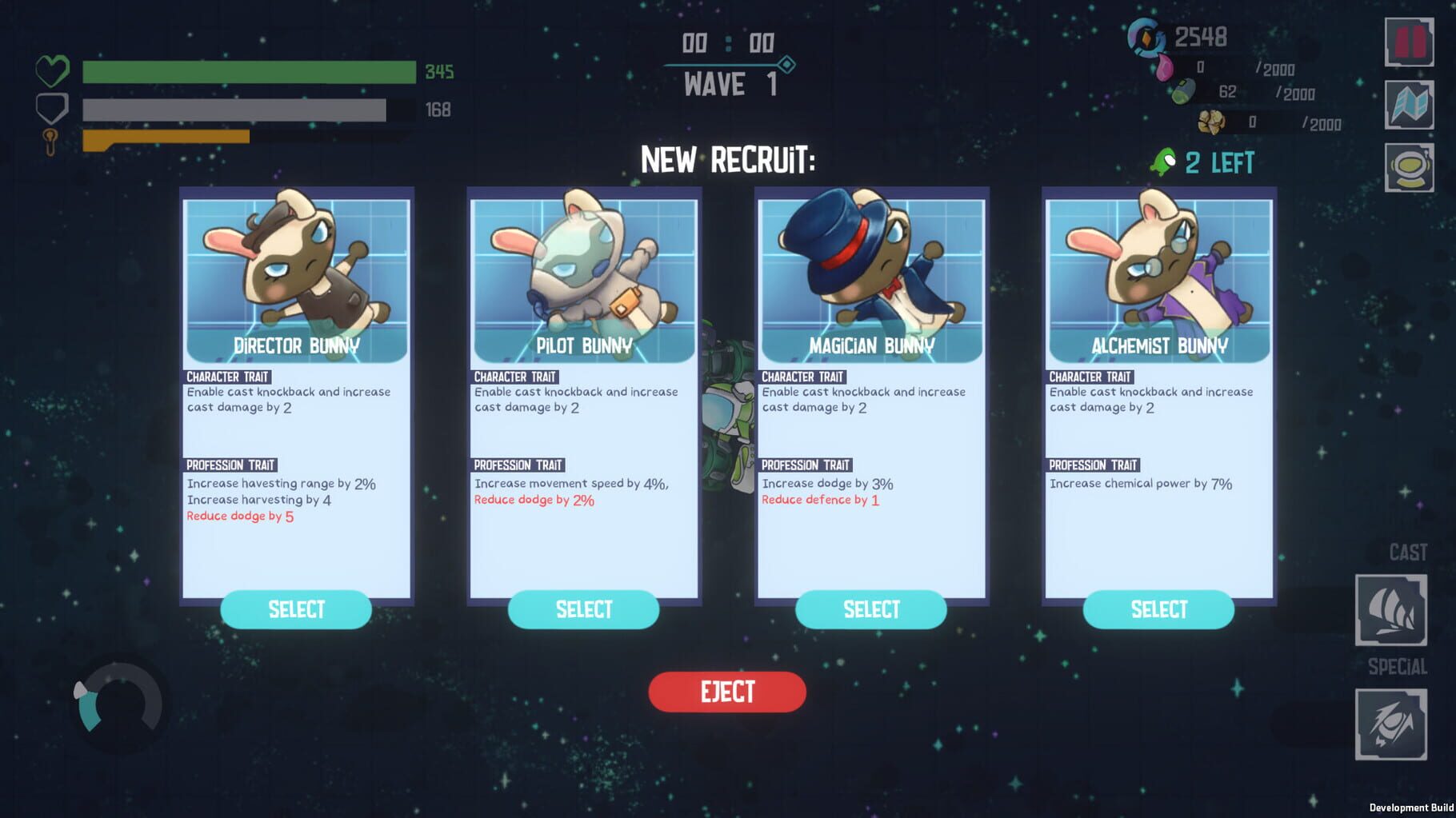Select the Pilot Bunny recruit
The height and width of the screenshot is (818, 1456).
pyautogui.click(x=583, y=609)
